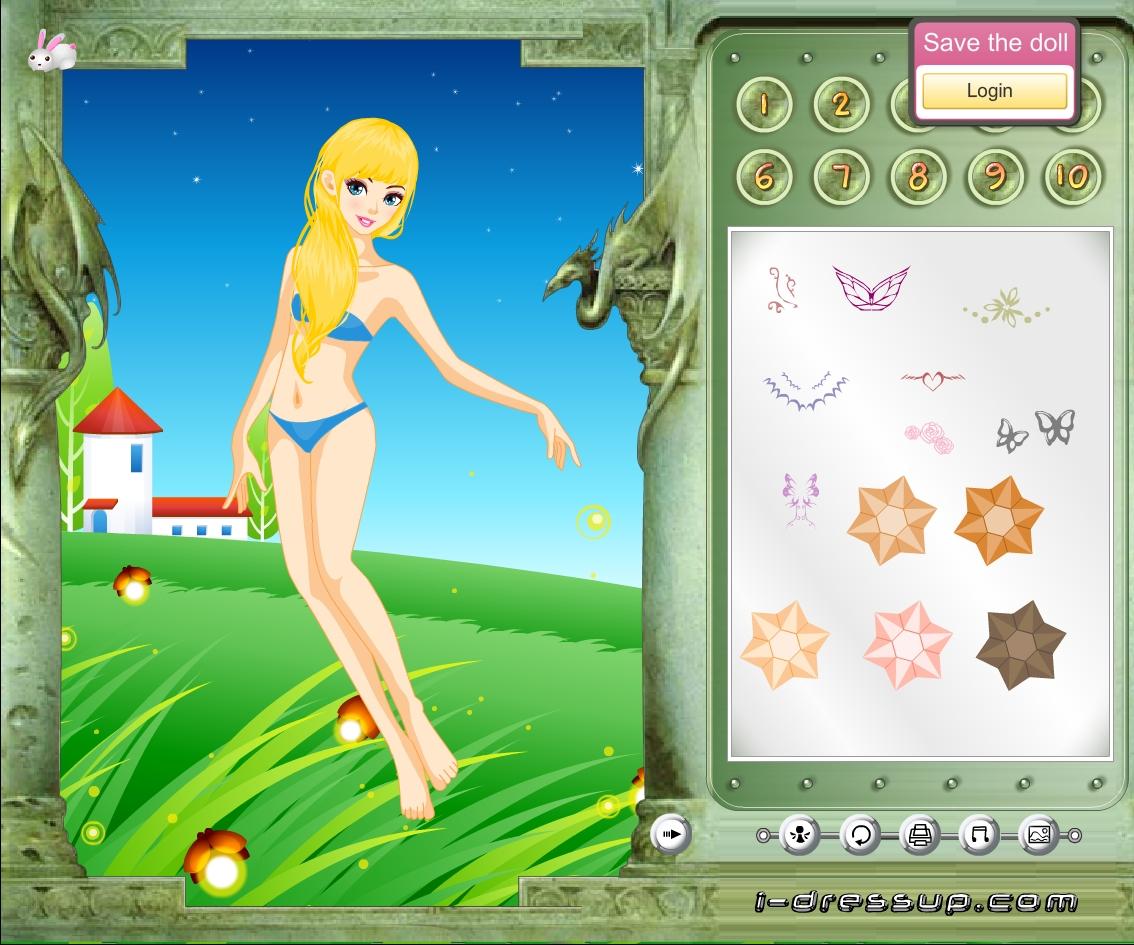The image size is (1134, 945).
Task: Click the reset circular arrow button
Action: point(860,834)
